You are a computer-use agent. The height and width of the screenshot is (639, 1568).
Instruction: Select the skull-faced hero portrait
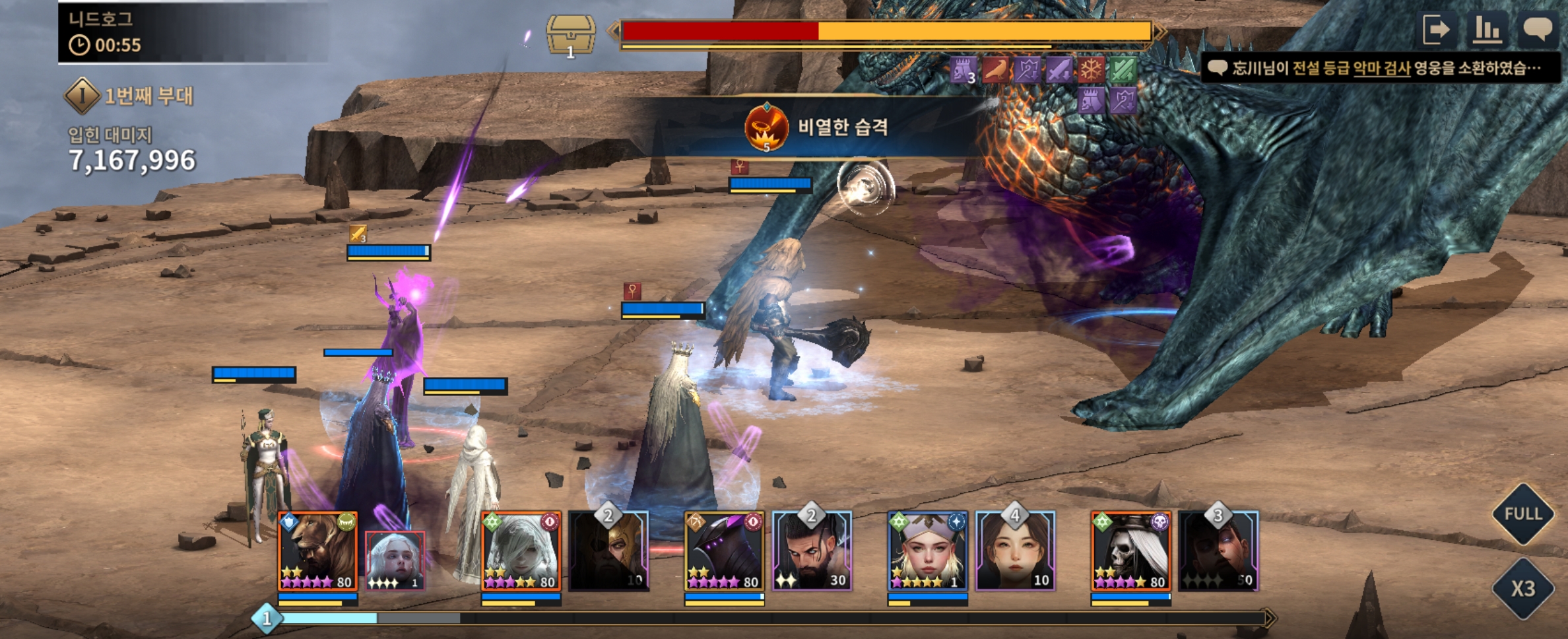tap(1130, 551)
